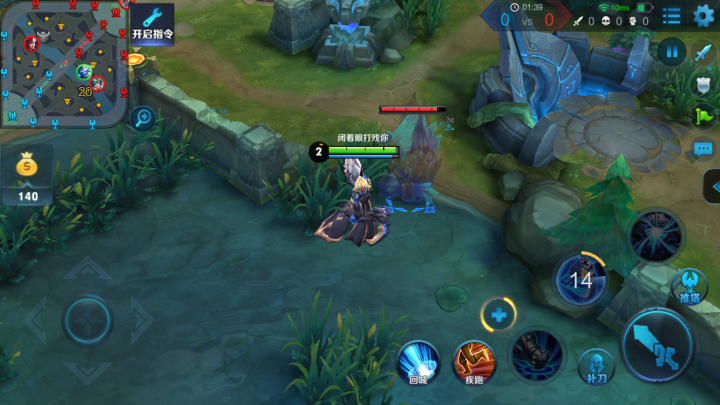Screen dimensions: 720x405
Task: Use the 回城 recall skill
Action: point(419,360)
